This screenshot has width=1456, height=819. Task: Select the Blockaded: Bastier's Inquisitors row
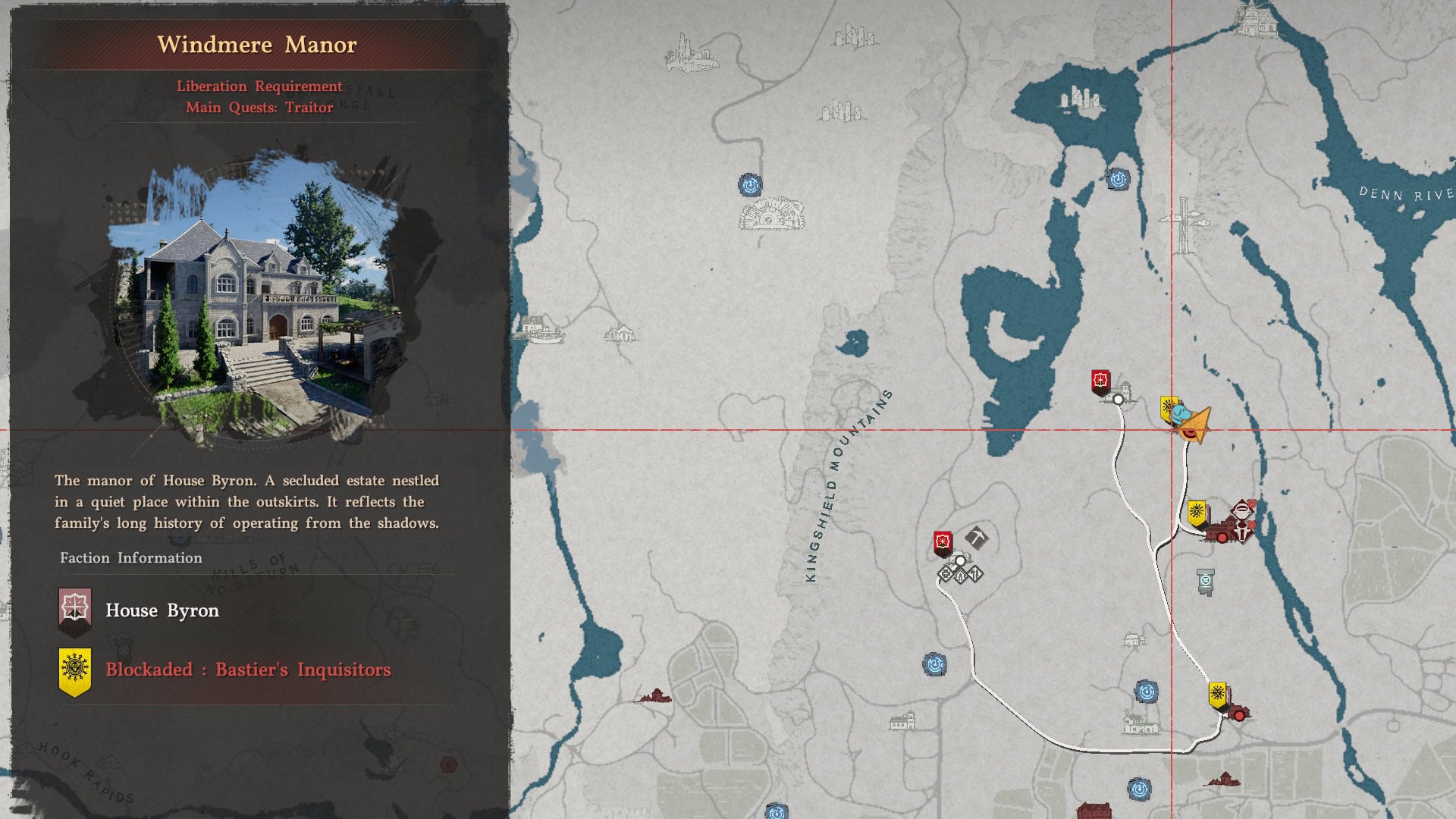pyautogui.click(x=248, y=670)
